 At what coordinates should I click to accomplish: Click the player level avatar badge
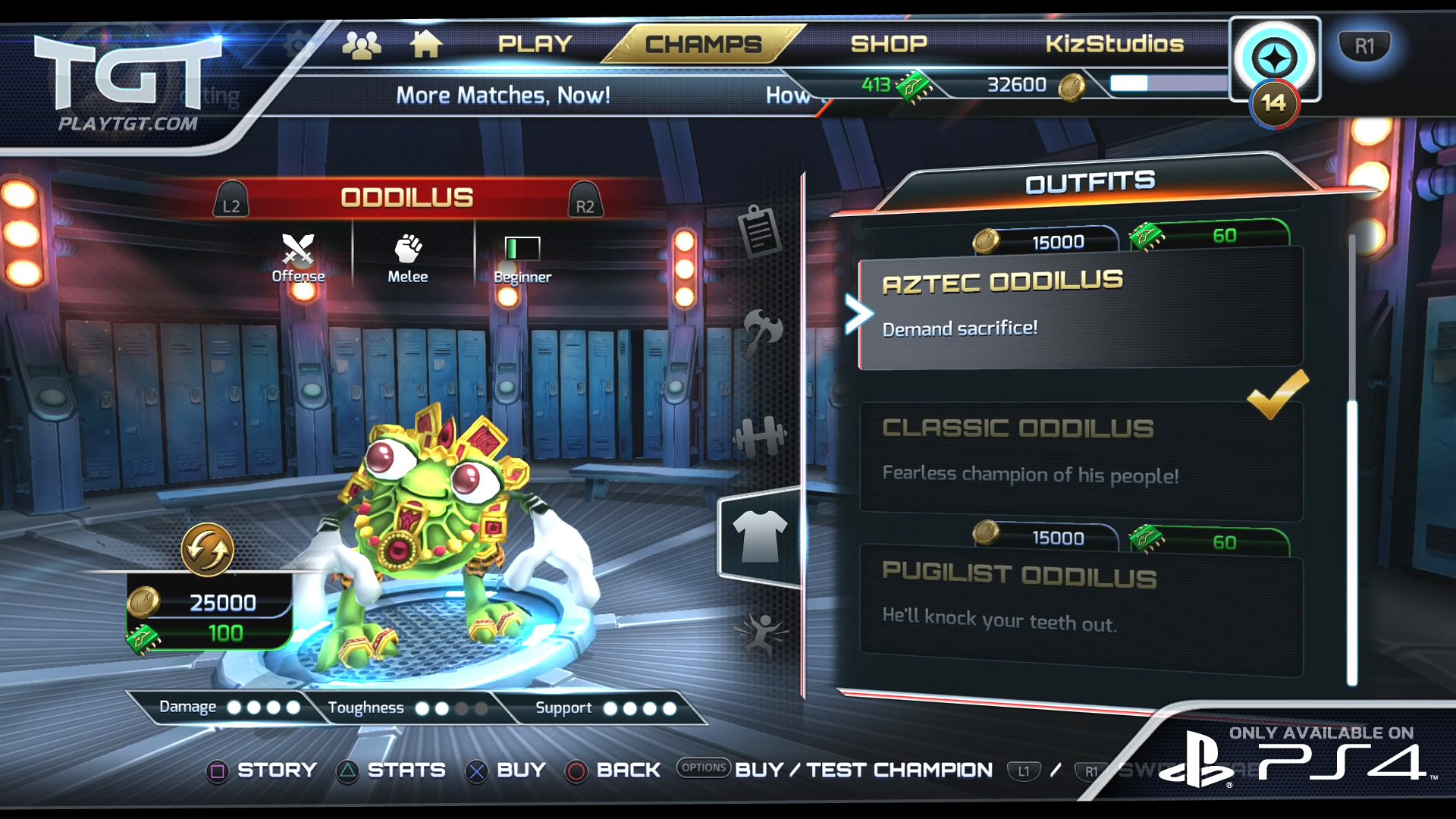click(x=1275, y=61)
